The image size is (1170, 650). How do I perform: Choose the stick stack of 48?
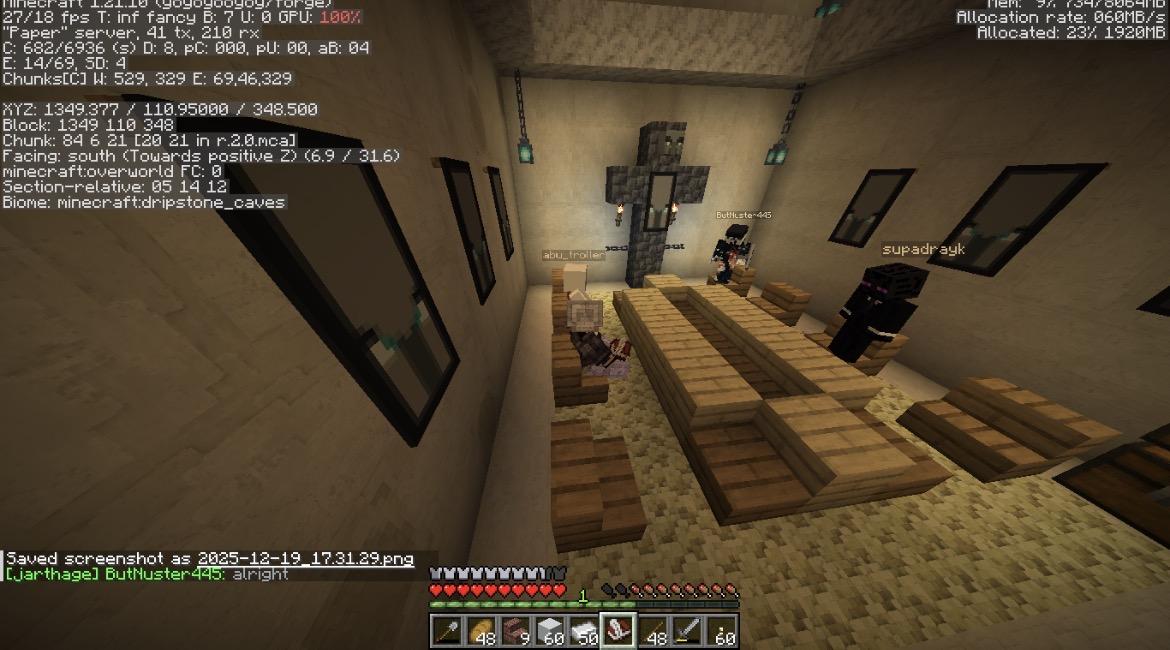[x=653, y=630]
